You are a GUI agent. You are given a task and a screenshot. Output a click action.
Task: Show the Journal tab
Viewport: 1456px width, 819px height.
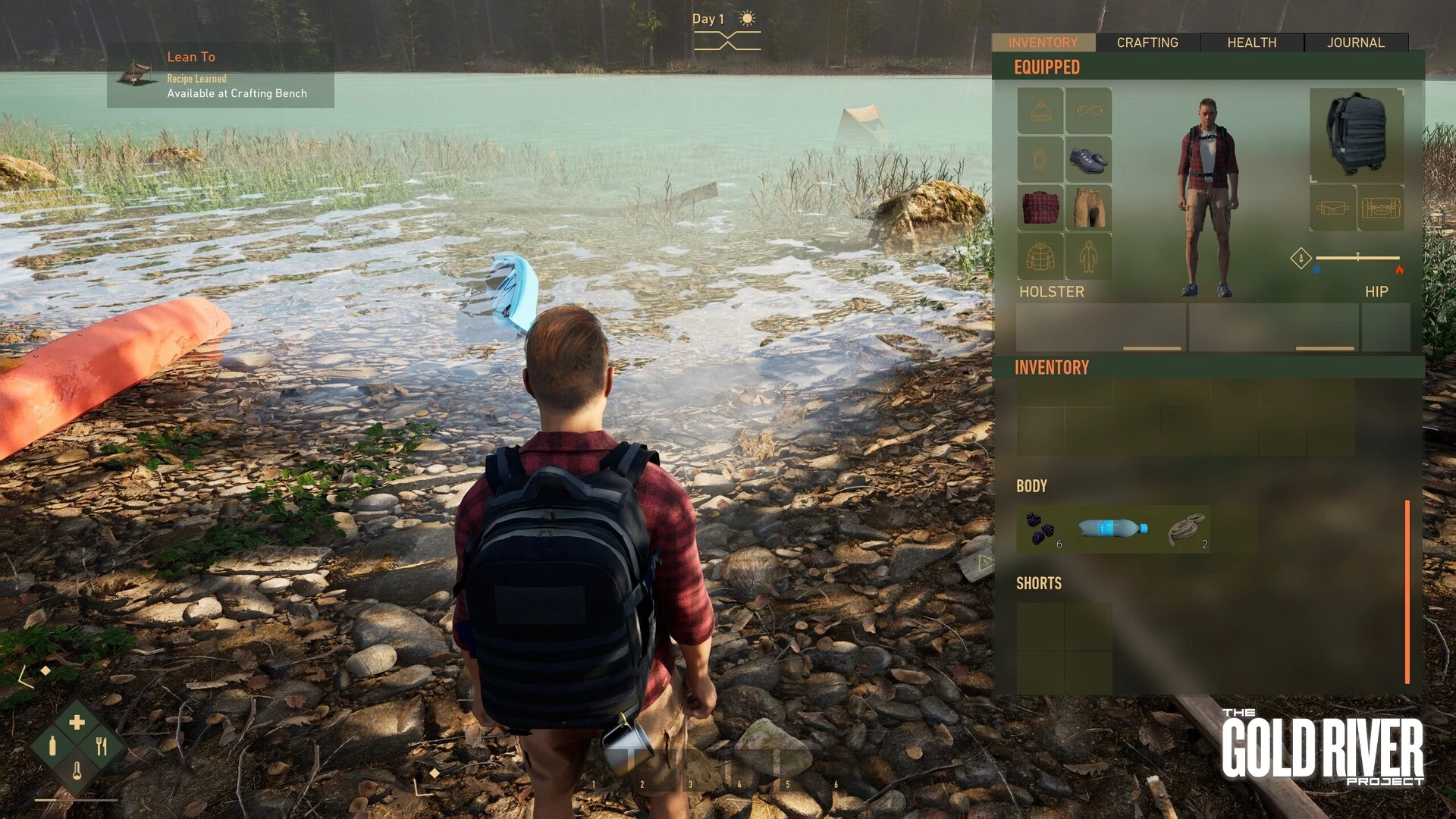point(1355,42)
